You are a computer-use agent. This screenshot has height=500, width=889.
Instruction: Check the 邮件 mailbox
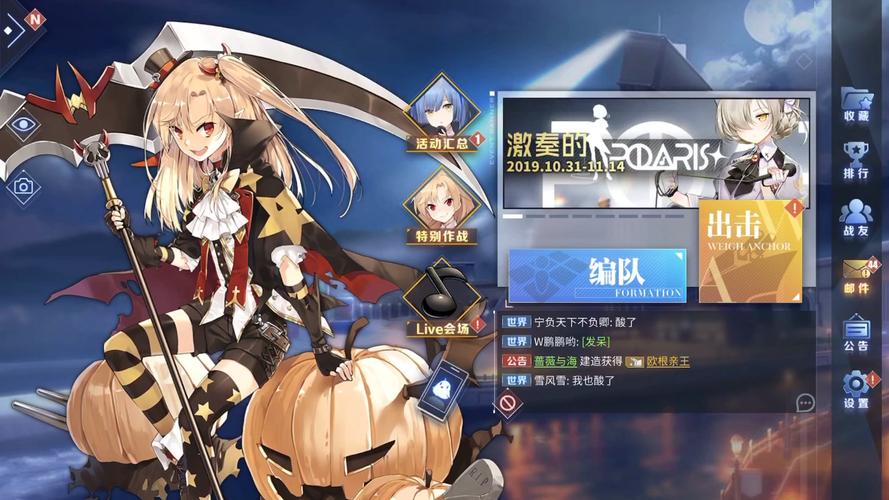point(856,276)
